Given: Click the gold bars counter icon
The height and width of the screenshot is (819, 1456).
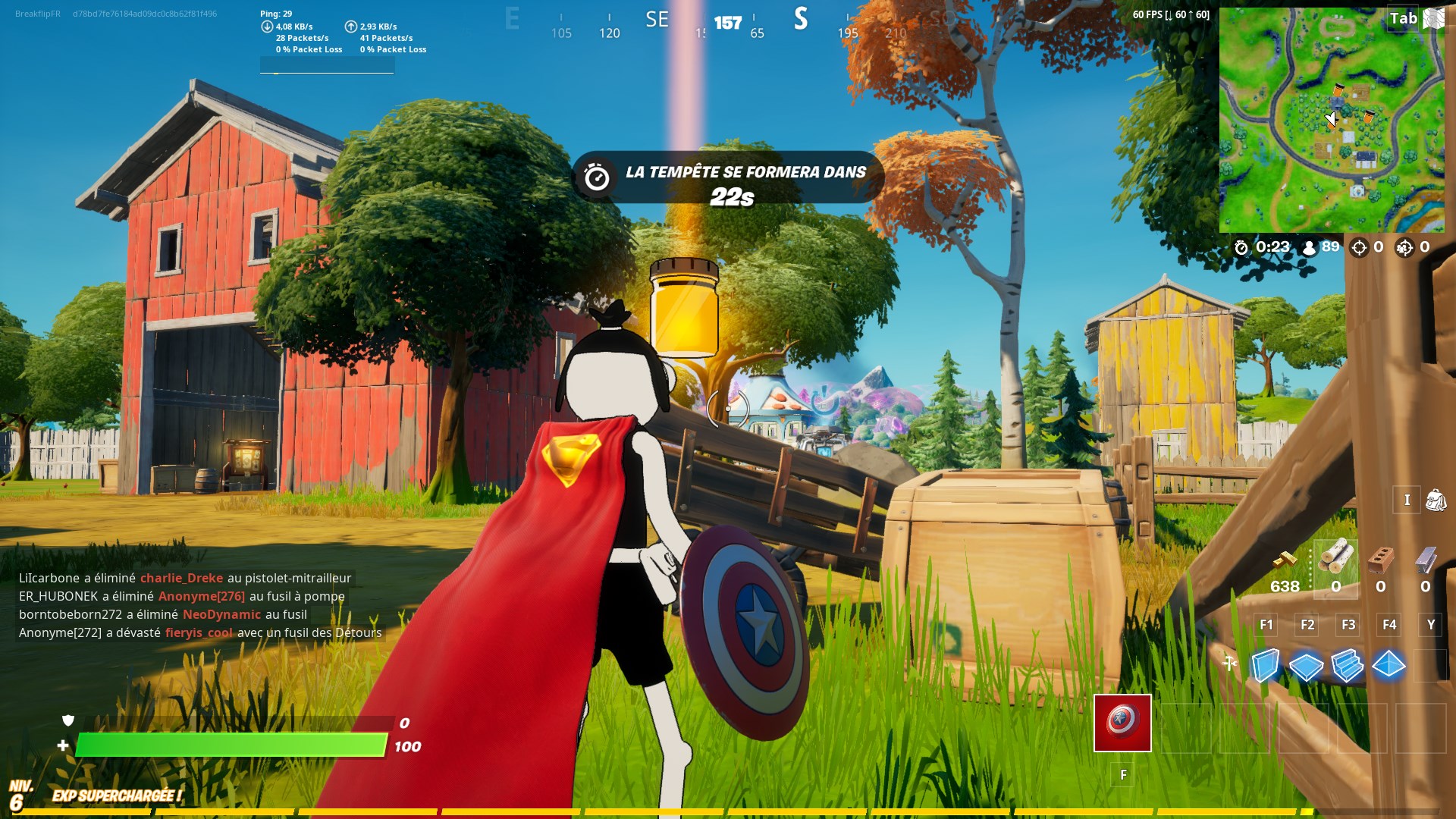Looking at the screenshot, I should pos(1285,561).
